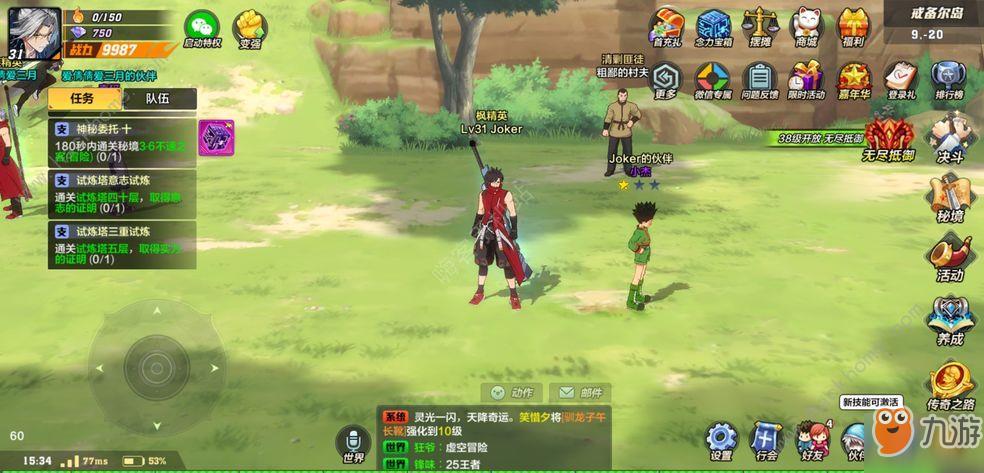Open the 好友 friends list

811,439
